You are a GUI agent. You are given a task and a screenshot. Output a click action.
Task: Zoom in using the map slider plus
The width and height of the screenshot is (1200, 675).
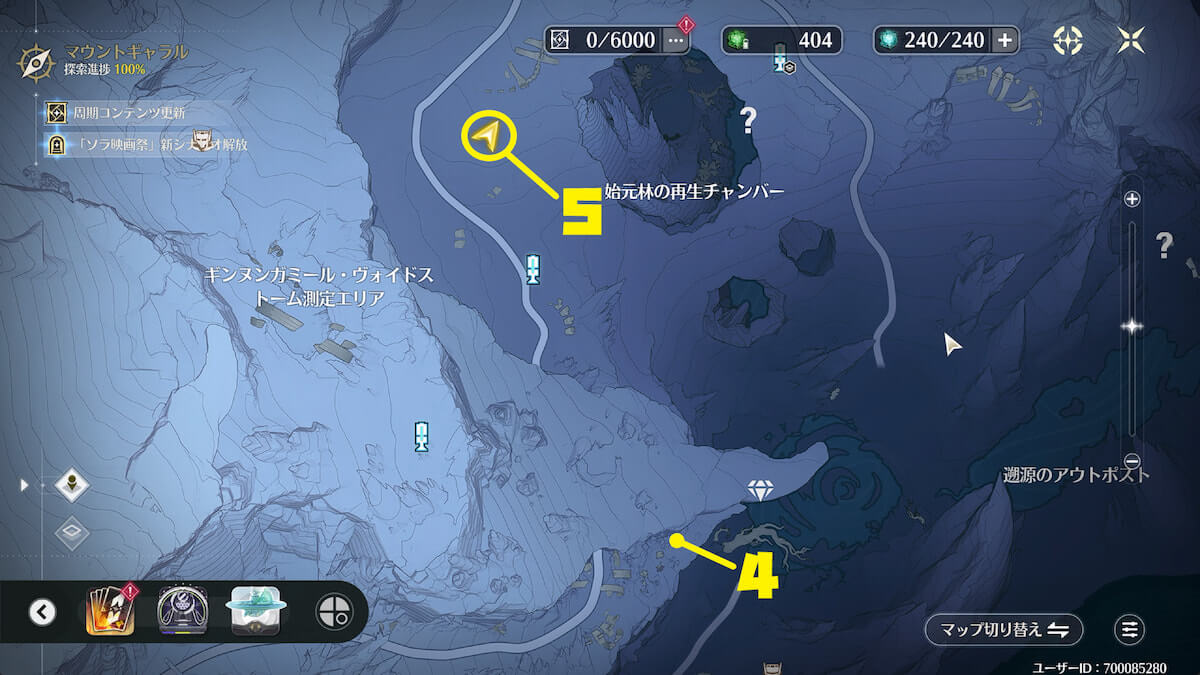pos(1132,199)
